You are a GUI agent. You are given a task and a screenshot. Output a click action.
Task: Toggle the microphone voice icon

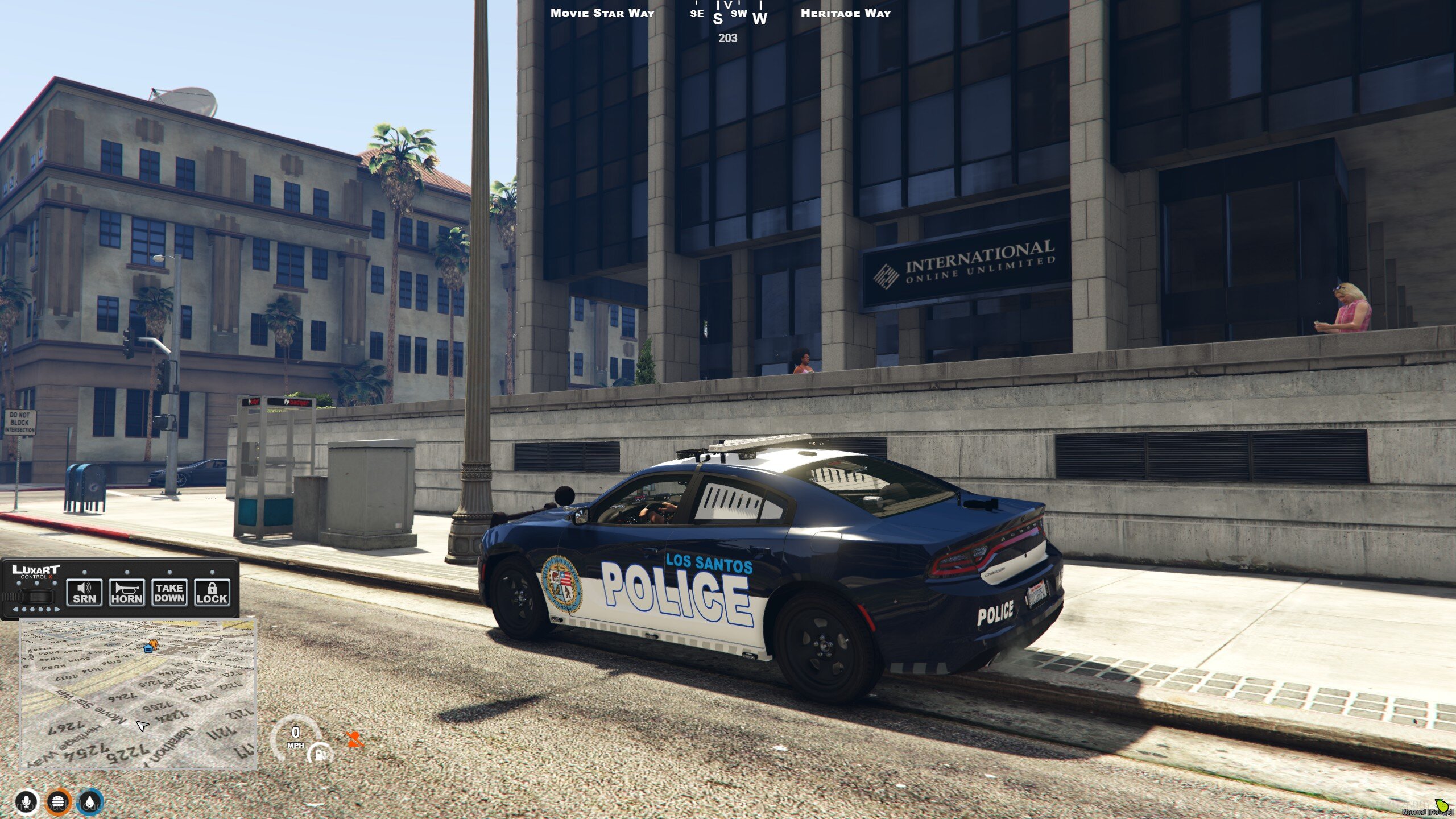pos(26,803)
